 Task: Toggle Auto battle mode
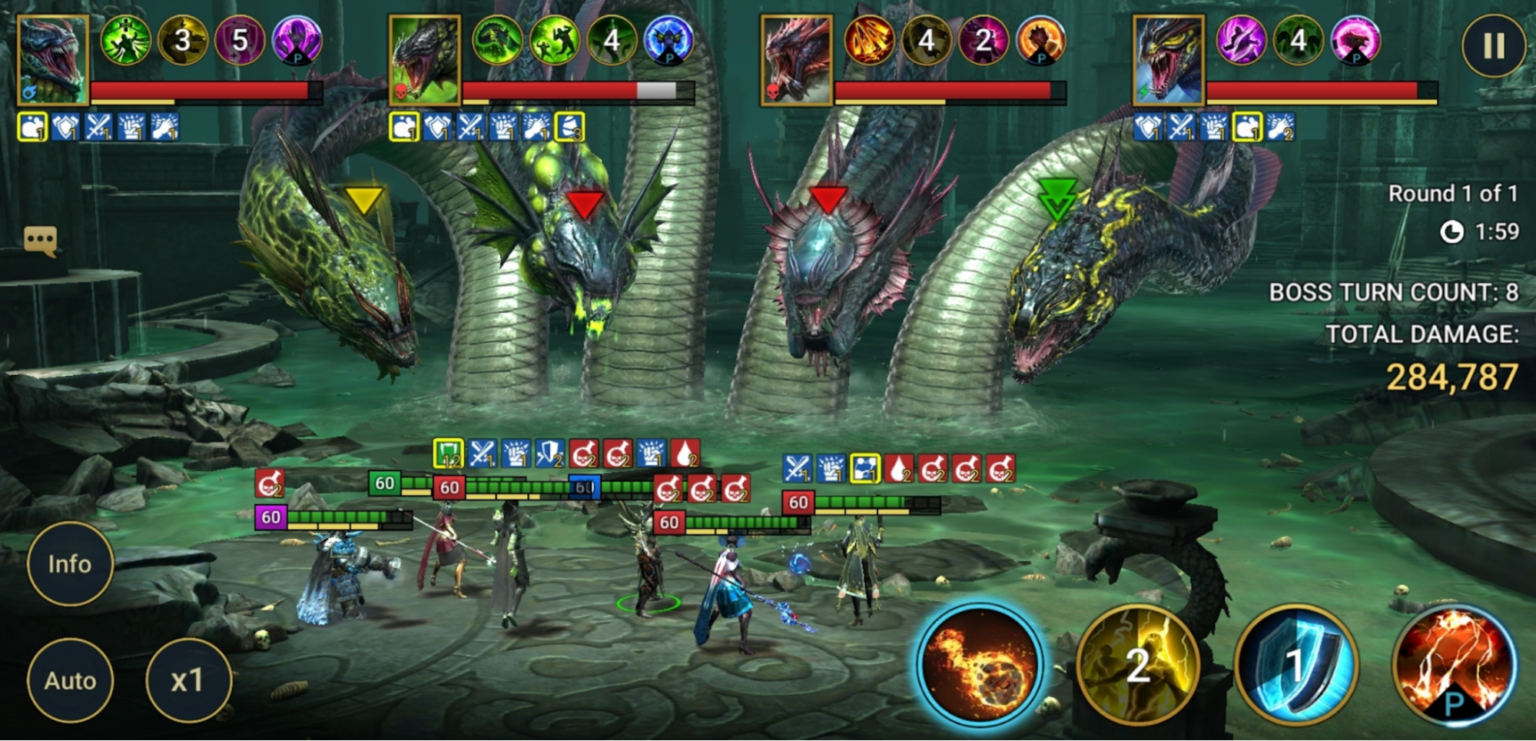click(70, 681)
